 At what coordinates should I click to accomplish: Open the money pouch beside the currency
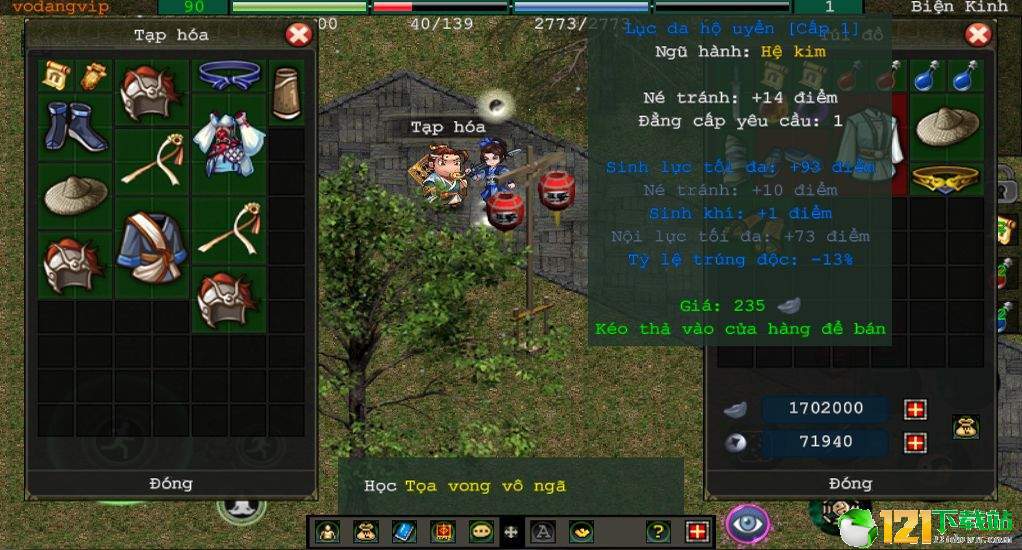965,427
